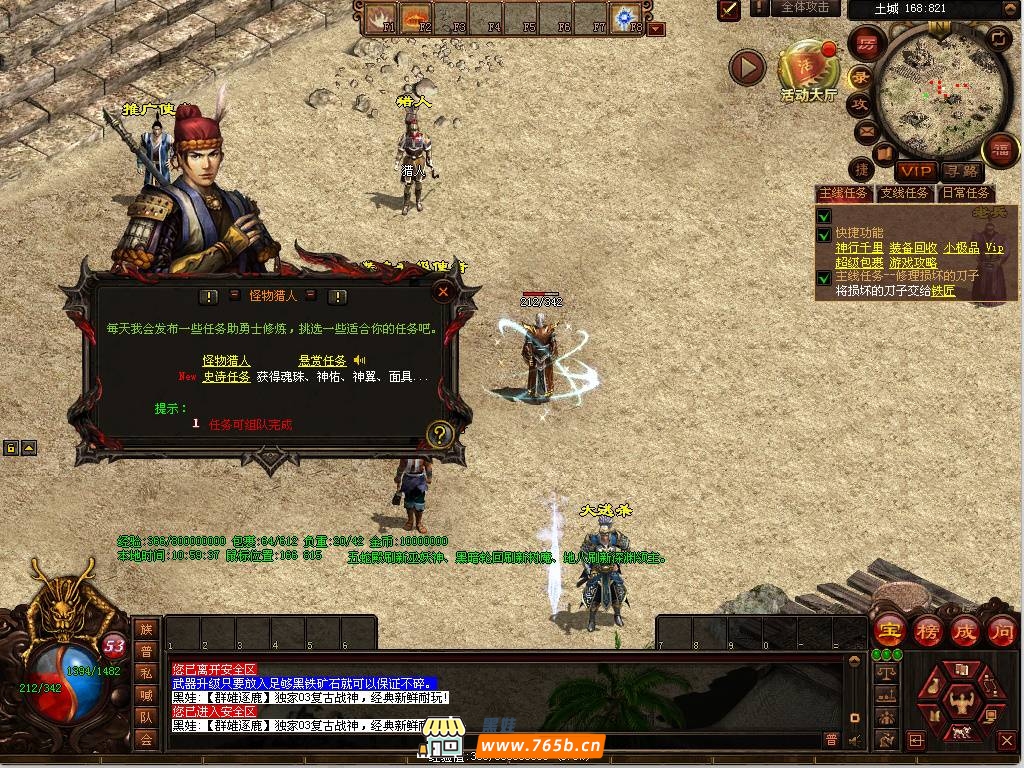Image resolution: width=1024 pixels, height=768 pixels.
Task: Close the 怪物猎人 dialog window
Action: pyautogui.click(x=443, y=292)
